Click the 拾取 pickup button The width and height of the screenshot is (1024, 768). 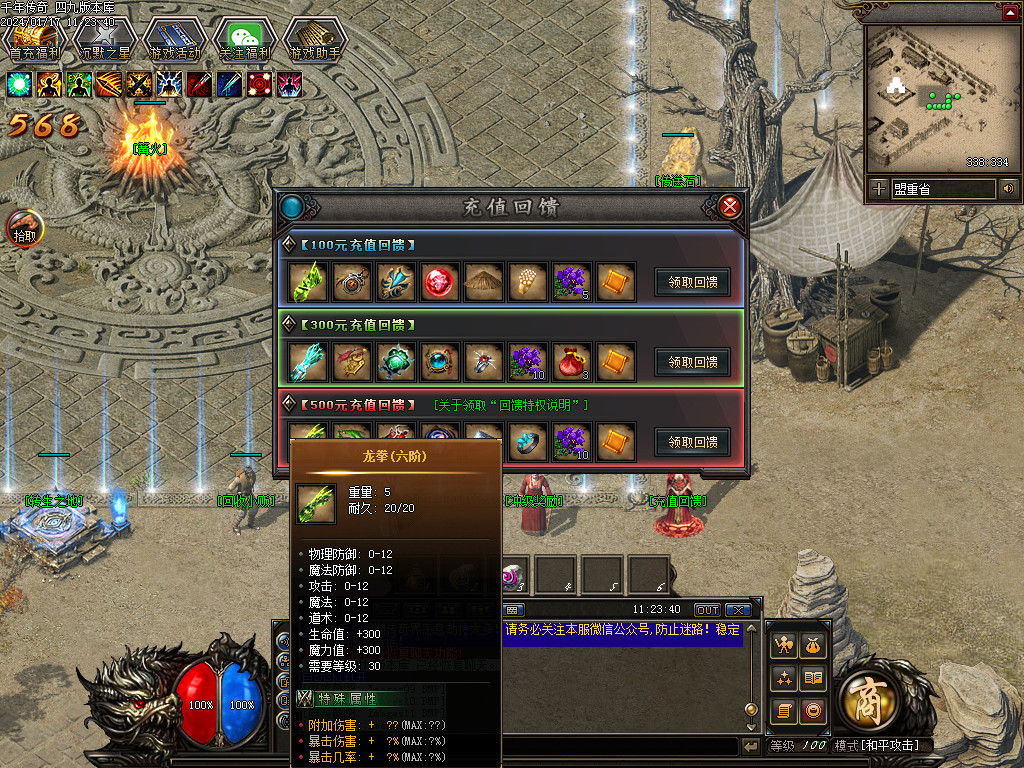pos(24,229)
